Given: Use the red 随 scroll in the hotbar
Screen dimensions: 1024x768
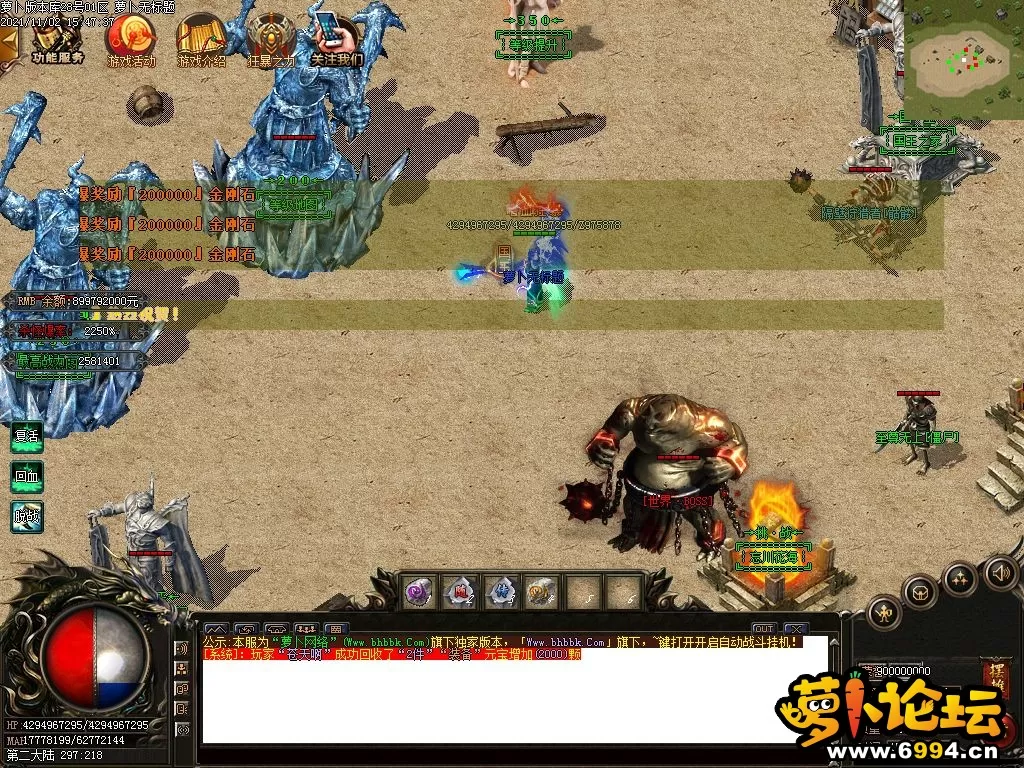Looking at the screenshot, I should [x=459, y=592].
